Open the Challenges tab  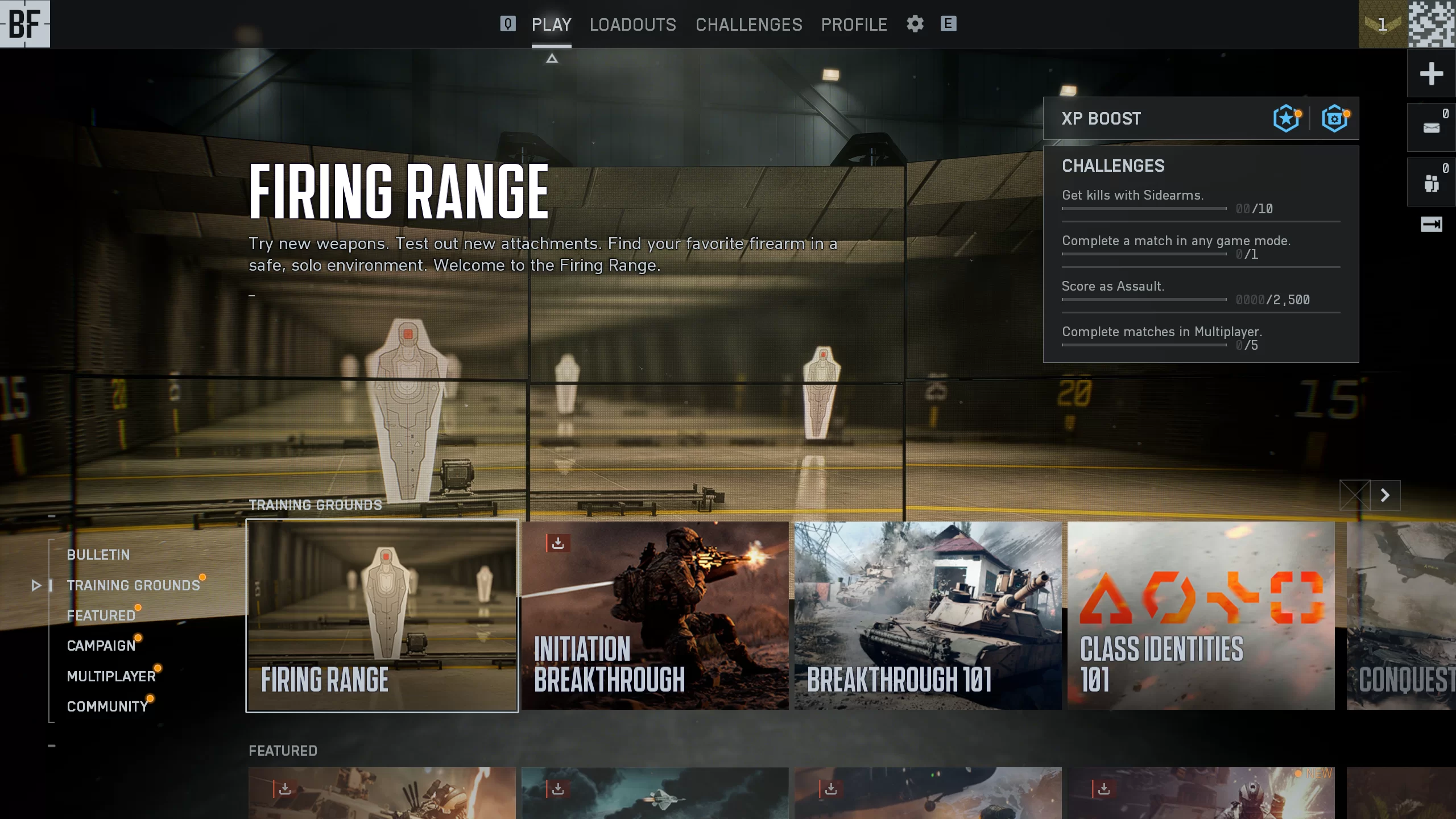click(x=748, y=24)
